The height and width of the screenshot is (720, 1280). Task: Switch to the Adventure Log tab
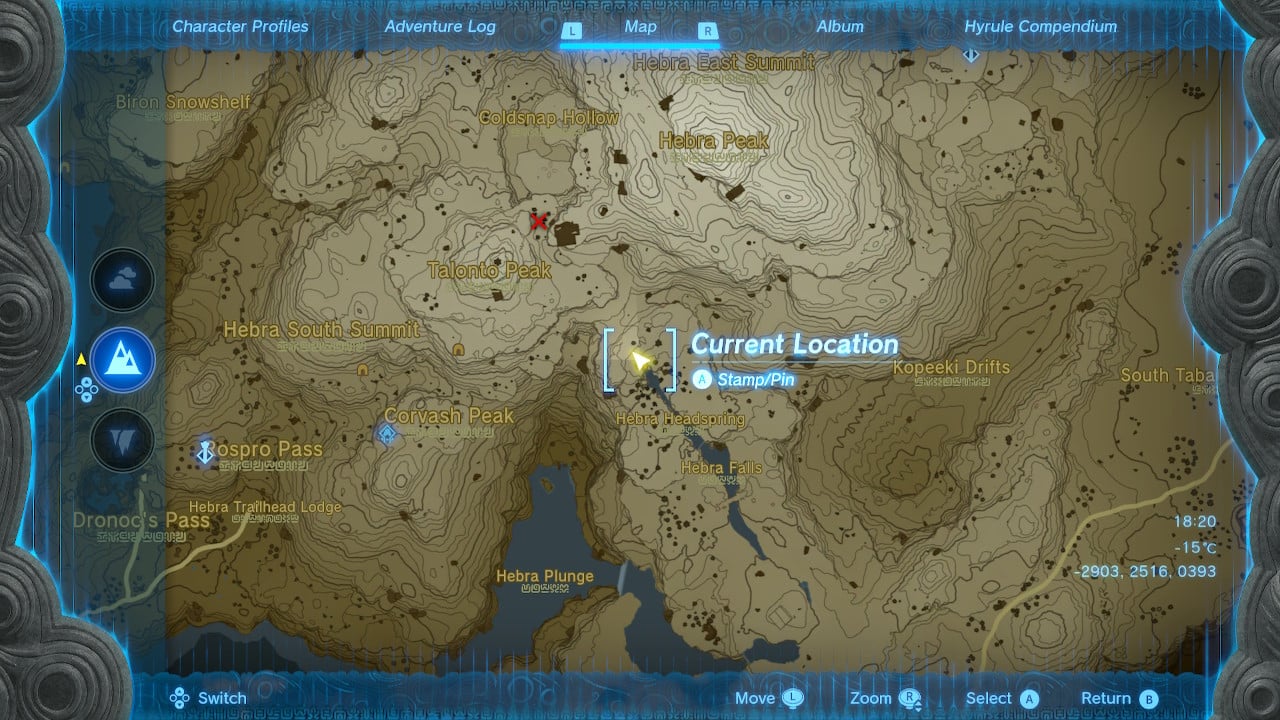(439, 27)
